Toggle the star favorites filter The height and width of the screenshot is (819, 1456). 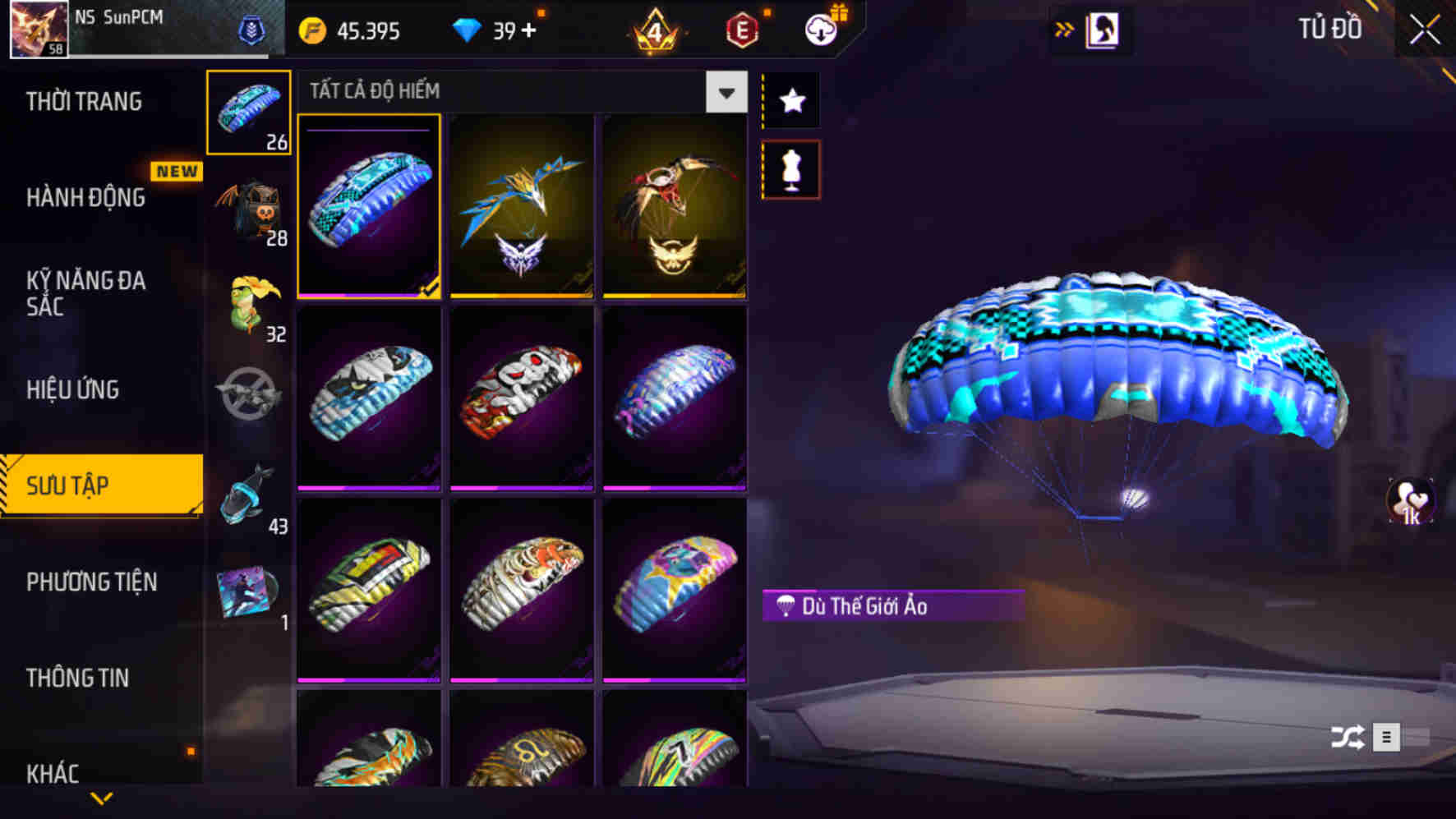(790, 100)
